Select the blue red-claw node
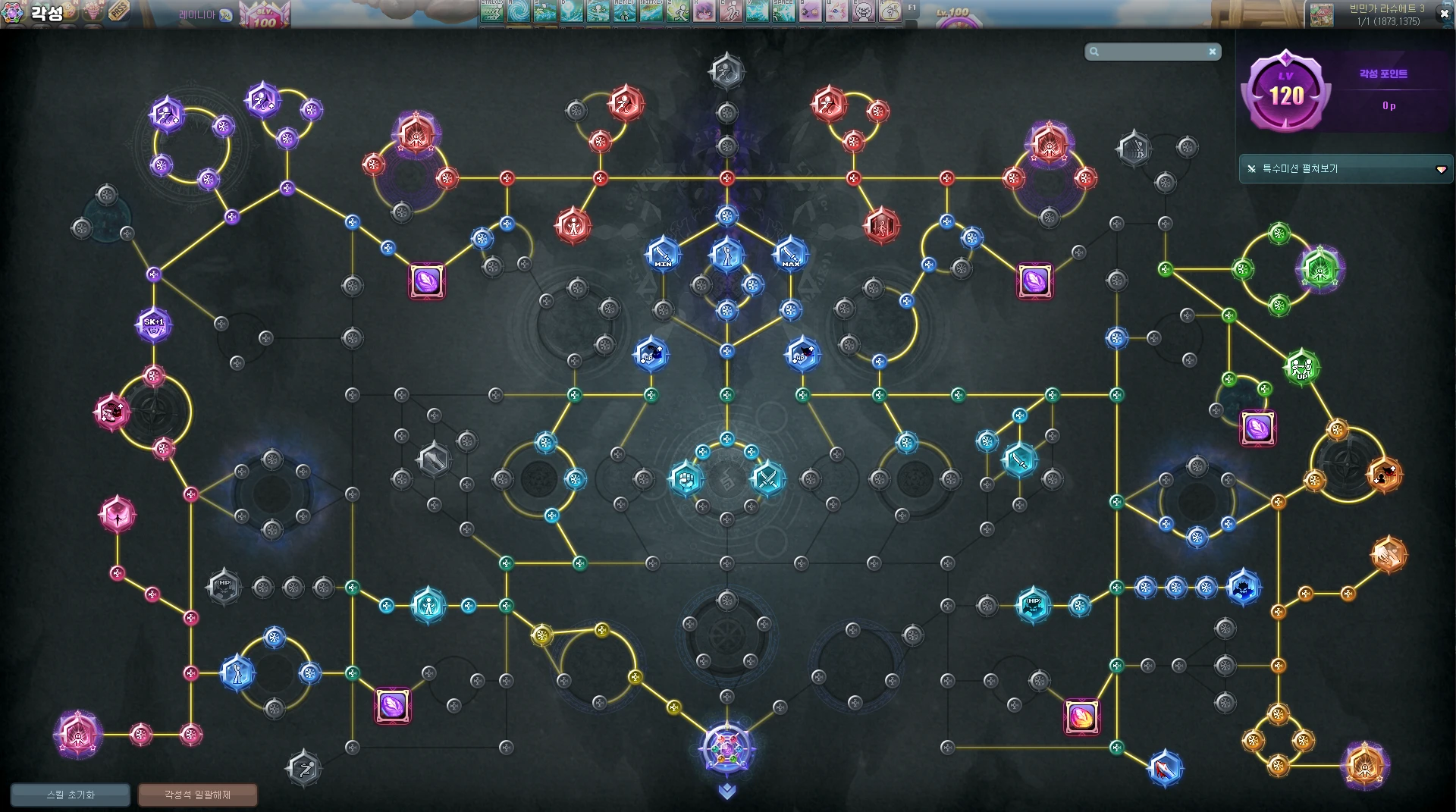Screen dimensions: 1456x812 click(x=1165, y=769)
